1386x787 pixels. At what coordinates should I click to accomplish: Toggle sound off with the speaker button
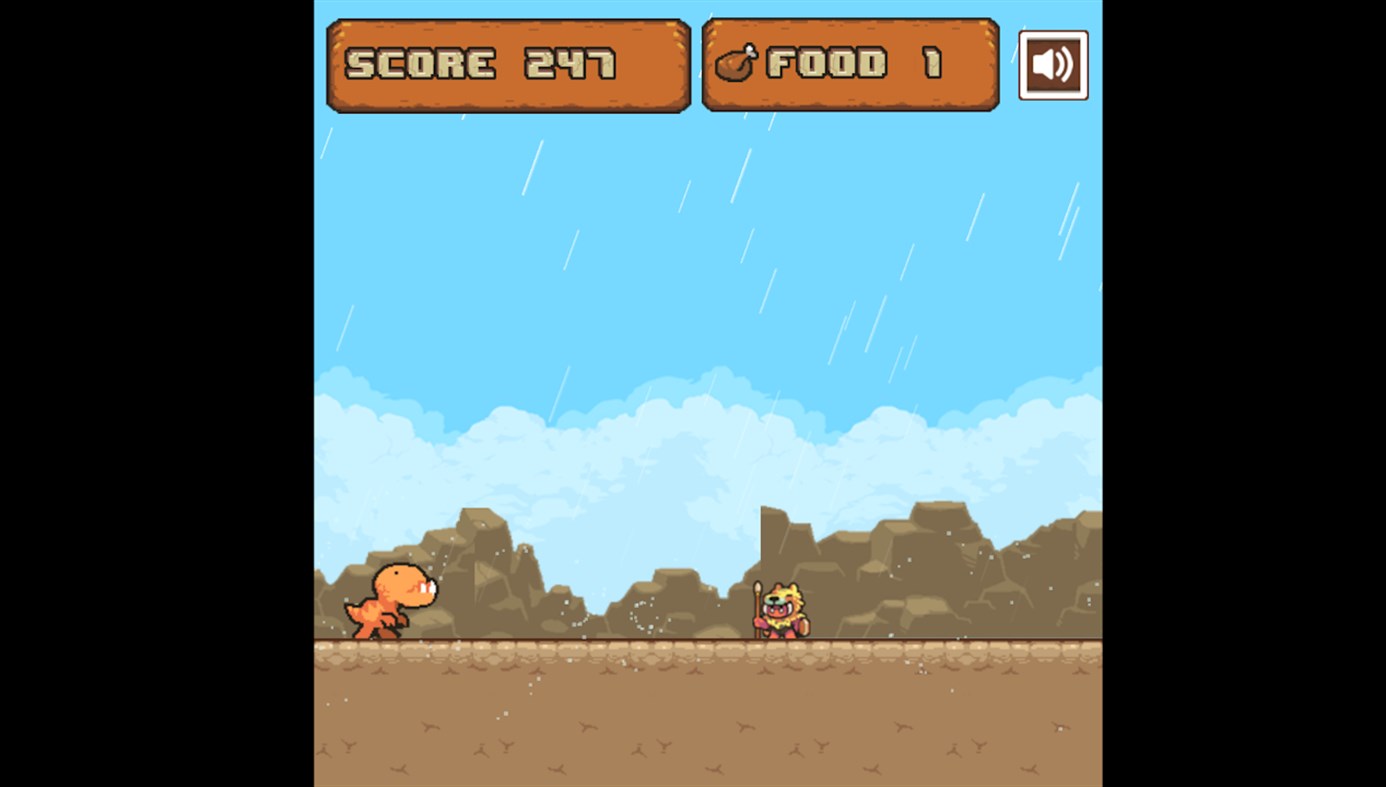(x=1053, y=64)
